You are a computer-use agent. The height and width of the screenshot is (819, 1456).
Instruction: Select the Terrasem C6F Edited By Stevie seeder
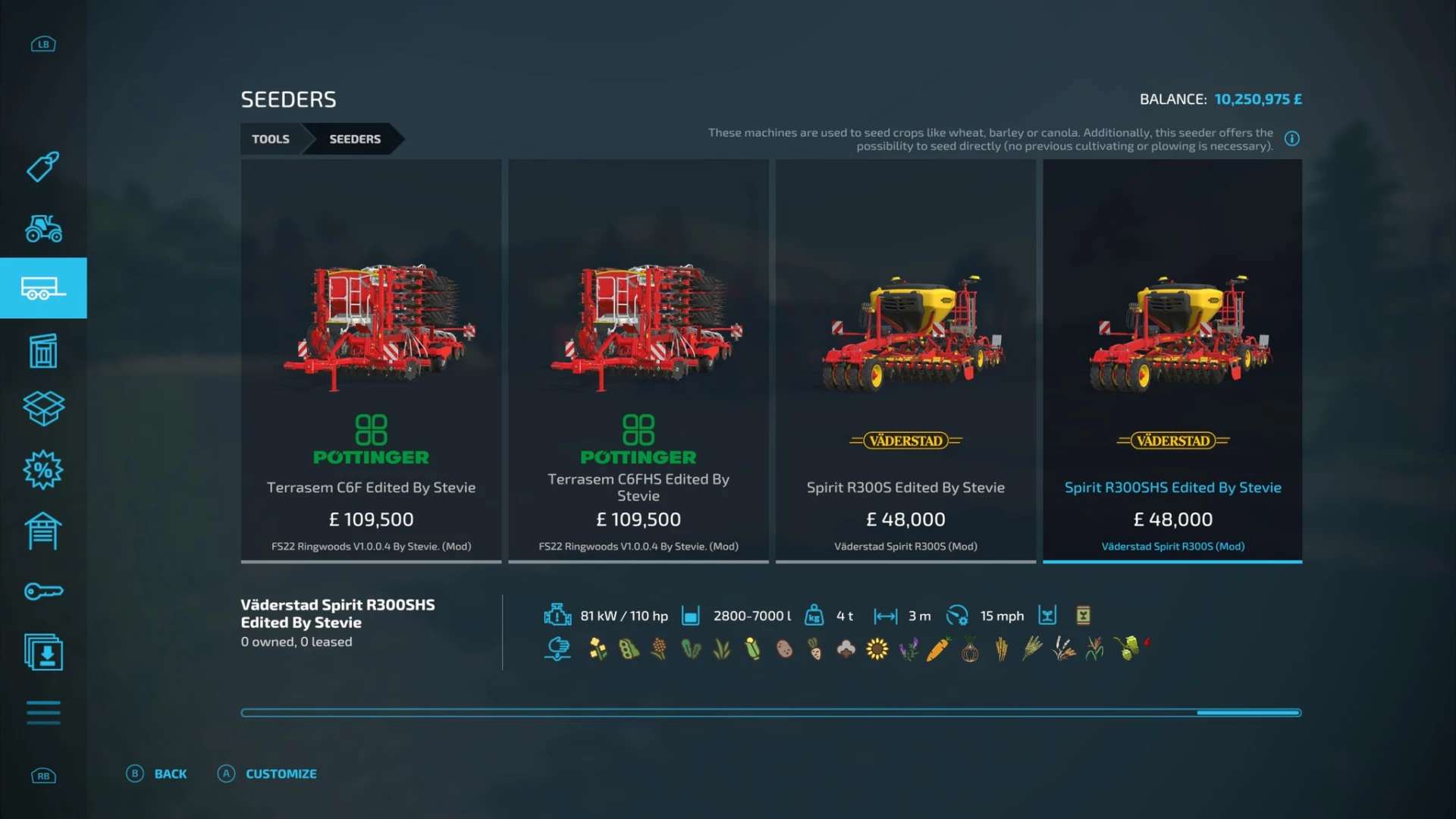click(371, 361)
